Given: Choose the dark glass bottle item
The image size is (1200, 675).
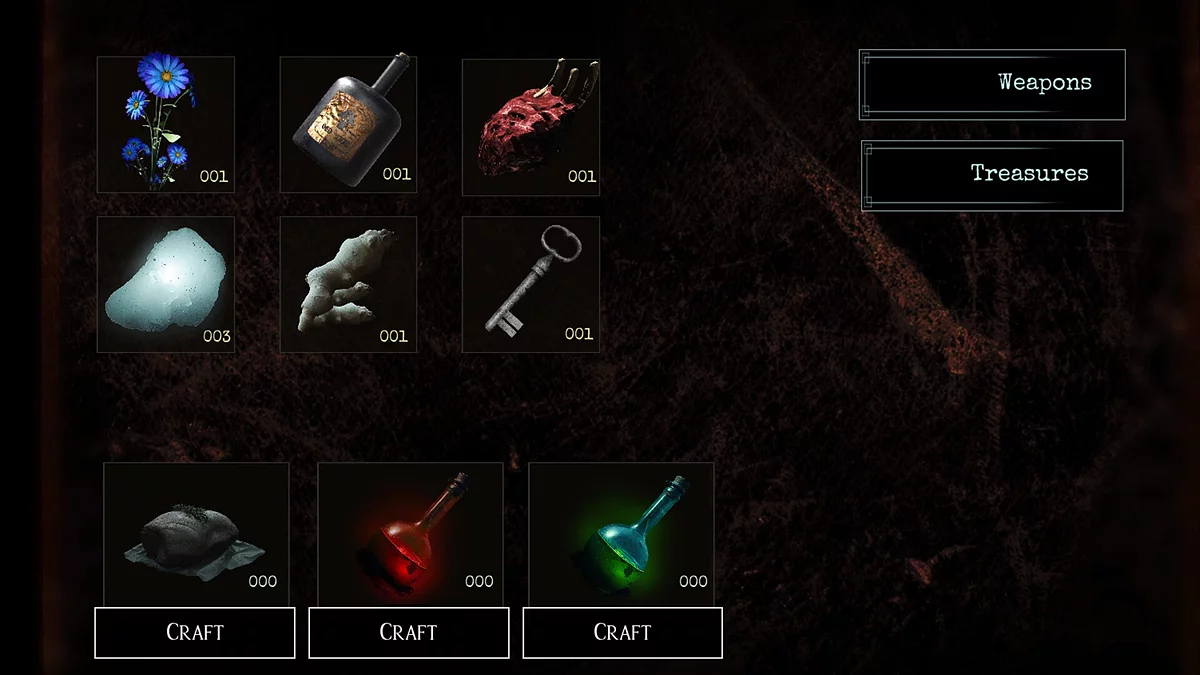Looking at the screenshot, I should pos(348,124).
